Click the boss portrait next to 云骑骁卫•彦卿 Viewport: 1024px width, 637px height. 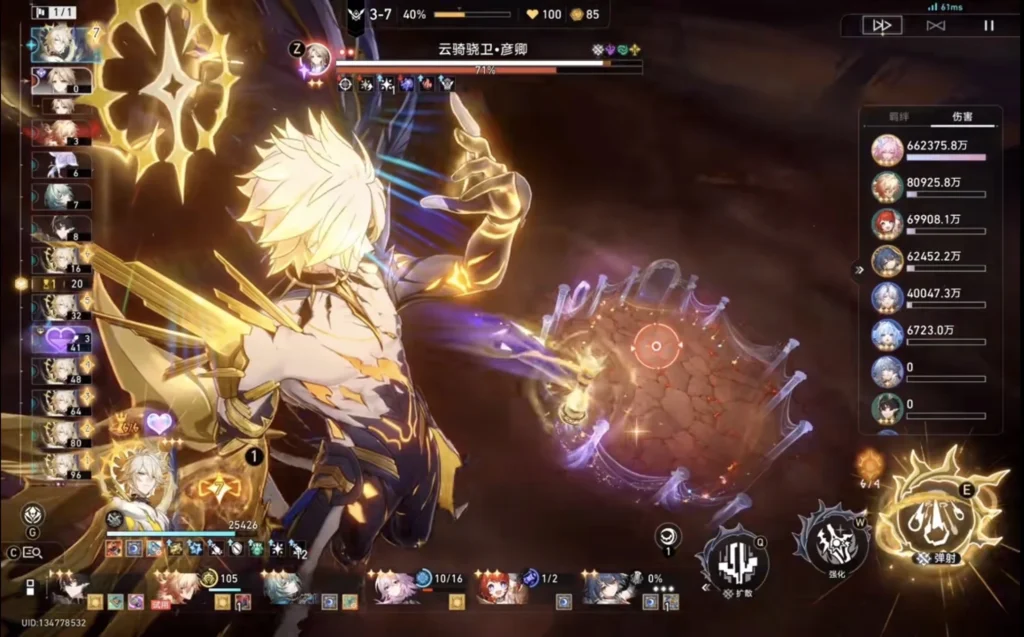pos(317,58)
